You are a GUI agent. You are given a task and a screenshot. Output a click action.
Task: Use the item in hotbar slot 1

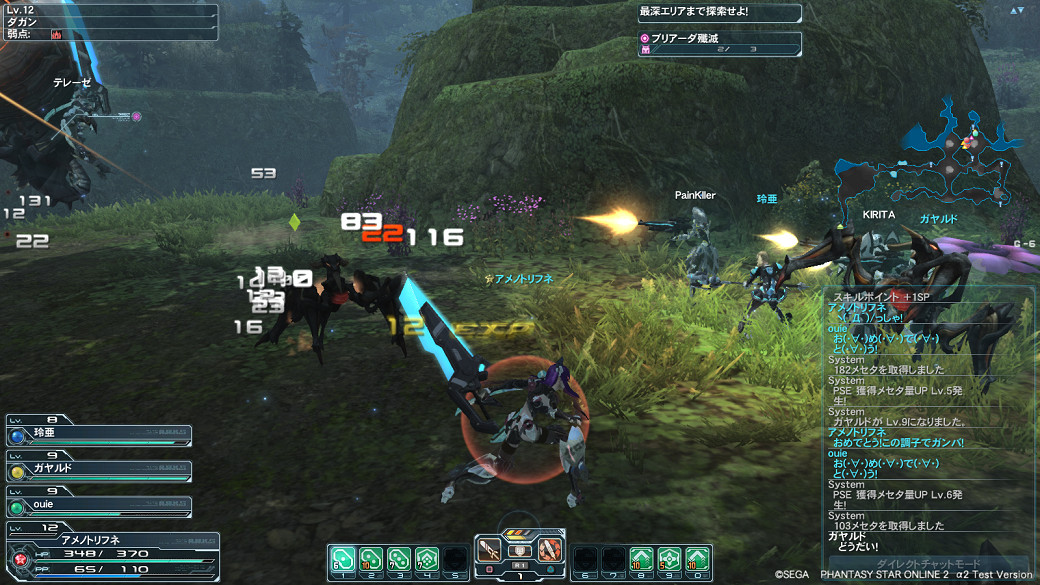(341, 556)
